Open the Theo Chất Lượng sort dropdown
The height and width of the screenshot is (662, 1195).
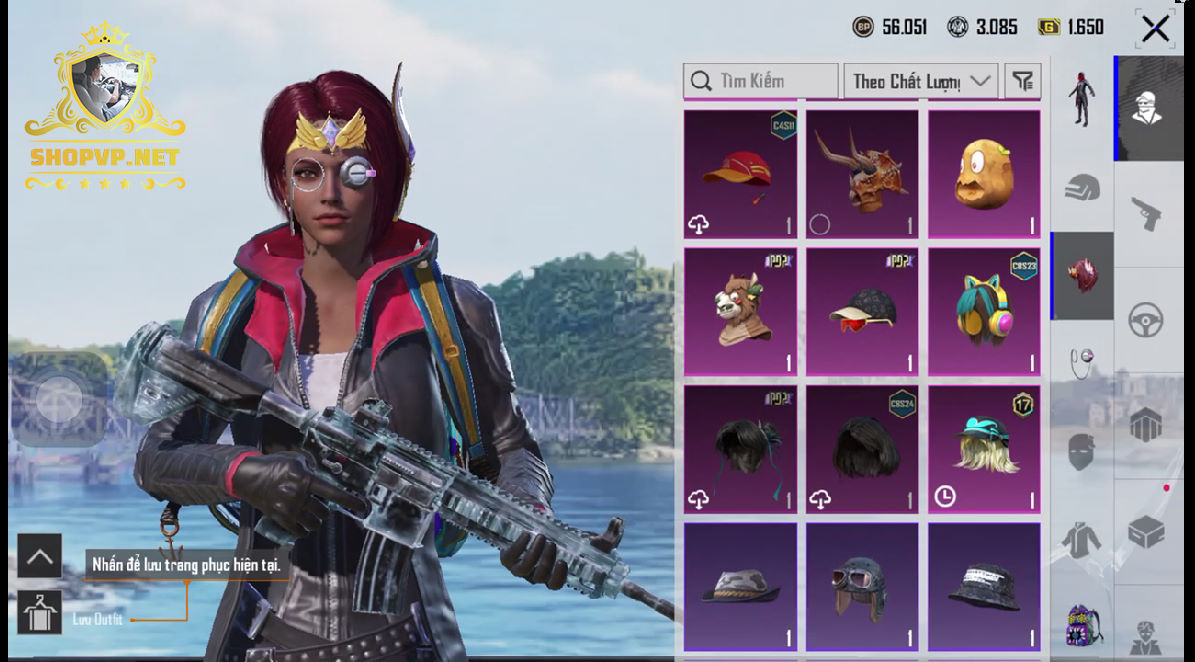[920, 81]
